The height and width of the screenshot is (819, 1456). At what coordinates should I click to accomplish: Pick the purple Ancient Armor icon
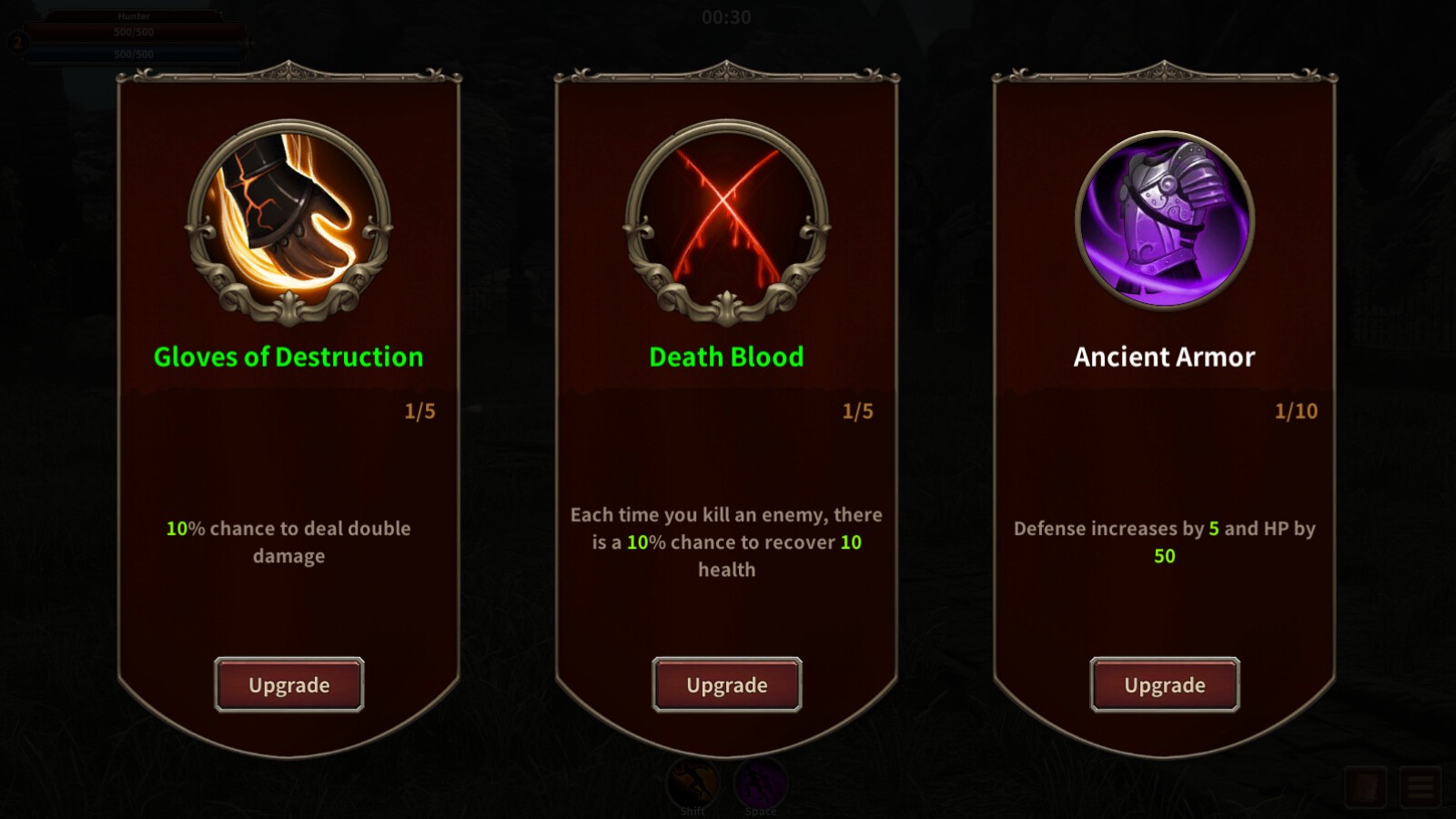click(1165, 219)
